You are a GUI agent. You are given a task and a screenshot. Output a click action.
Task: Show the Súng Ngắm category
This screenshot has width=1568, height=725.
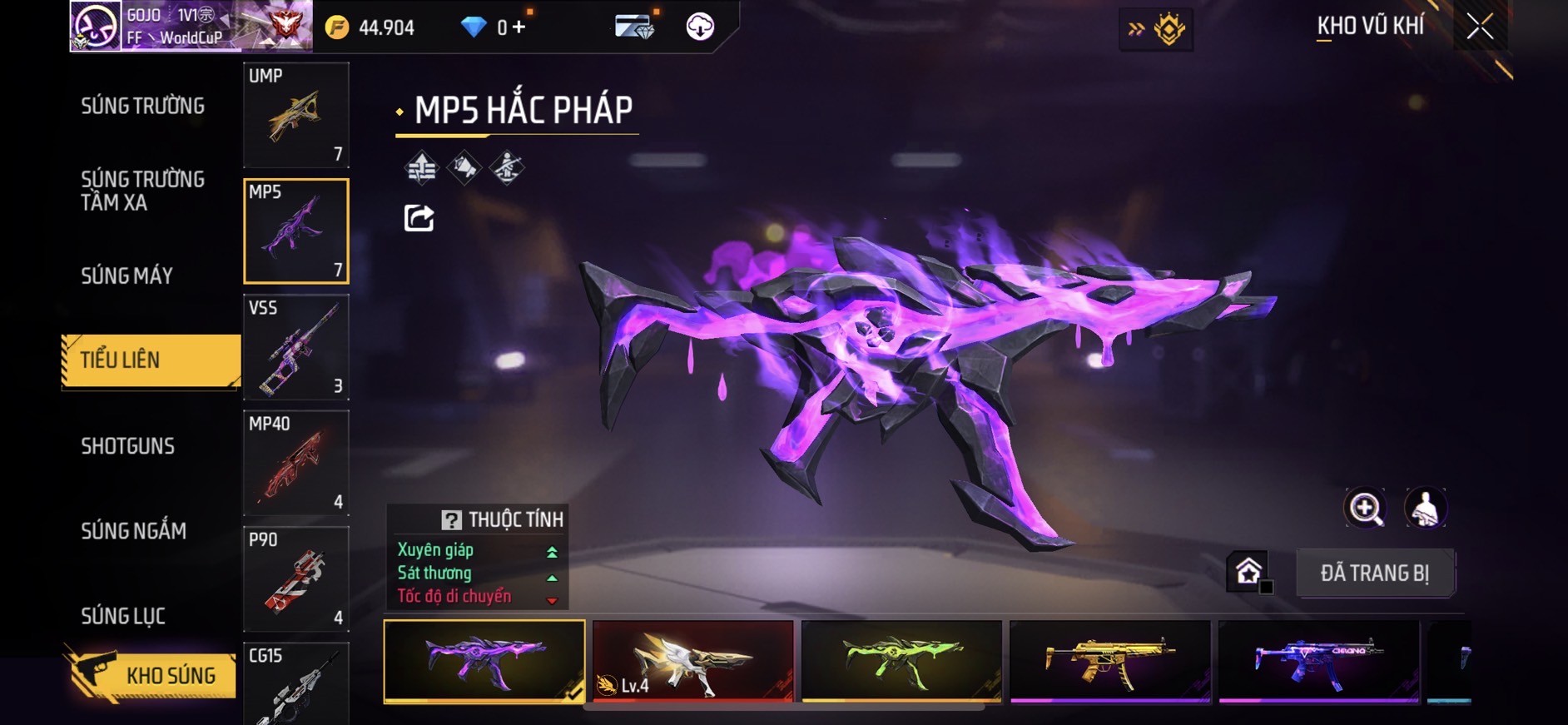point(133,531)
